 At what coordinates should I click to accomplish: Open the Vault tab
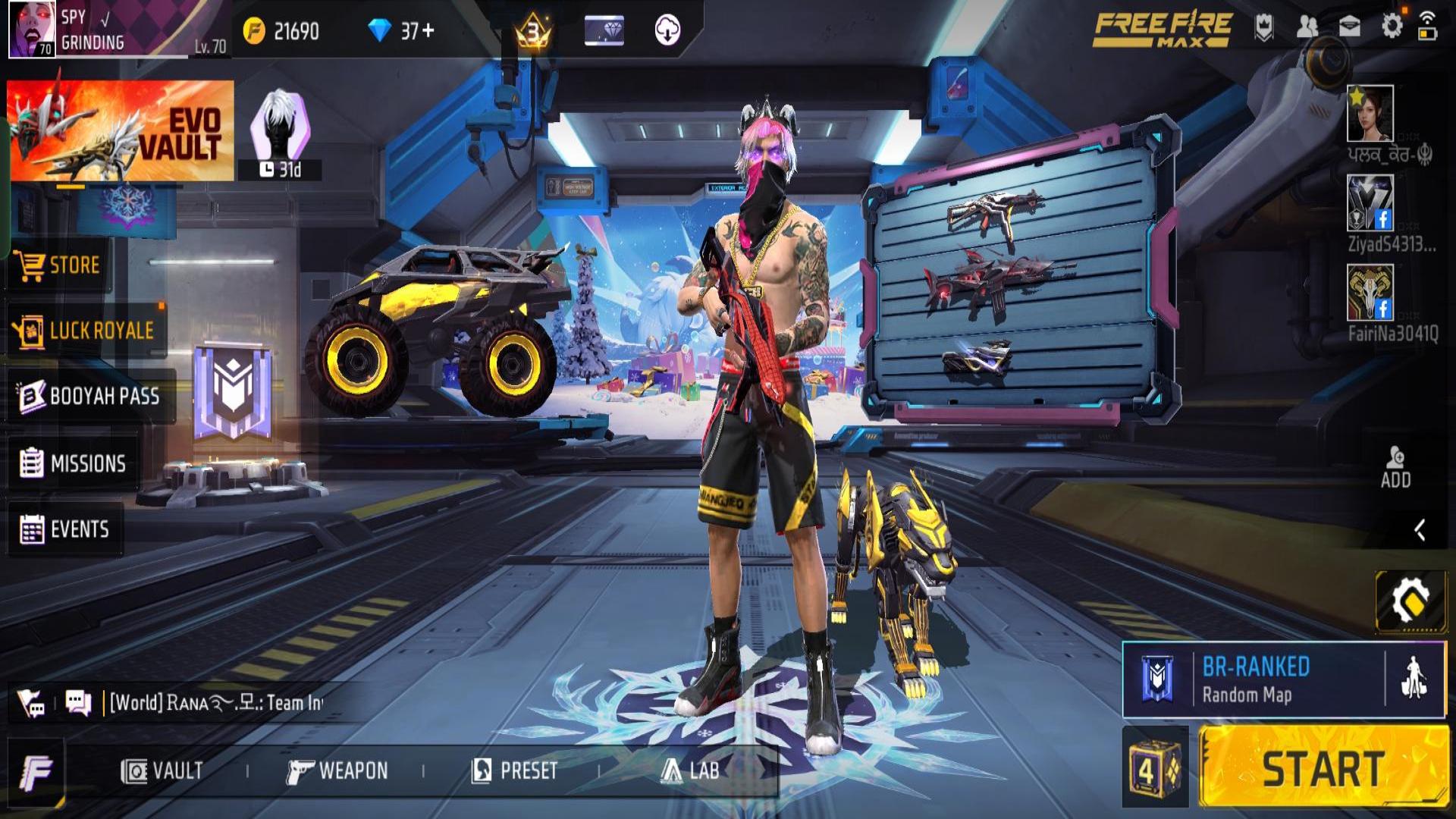(162, 771)
